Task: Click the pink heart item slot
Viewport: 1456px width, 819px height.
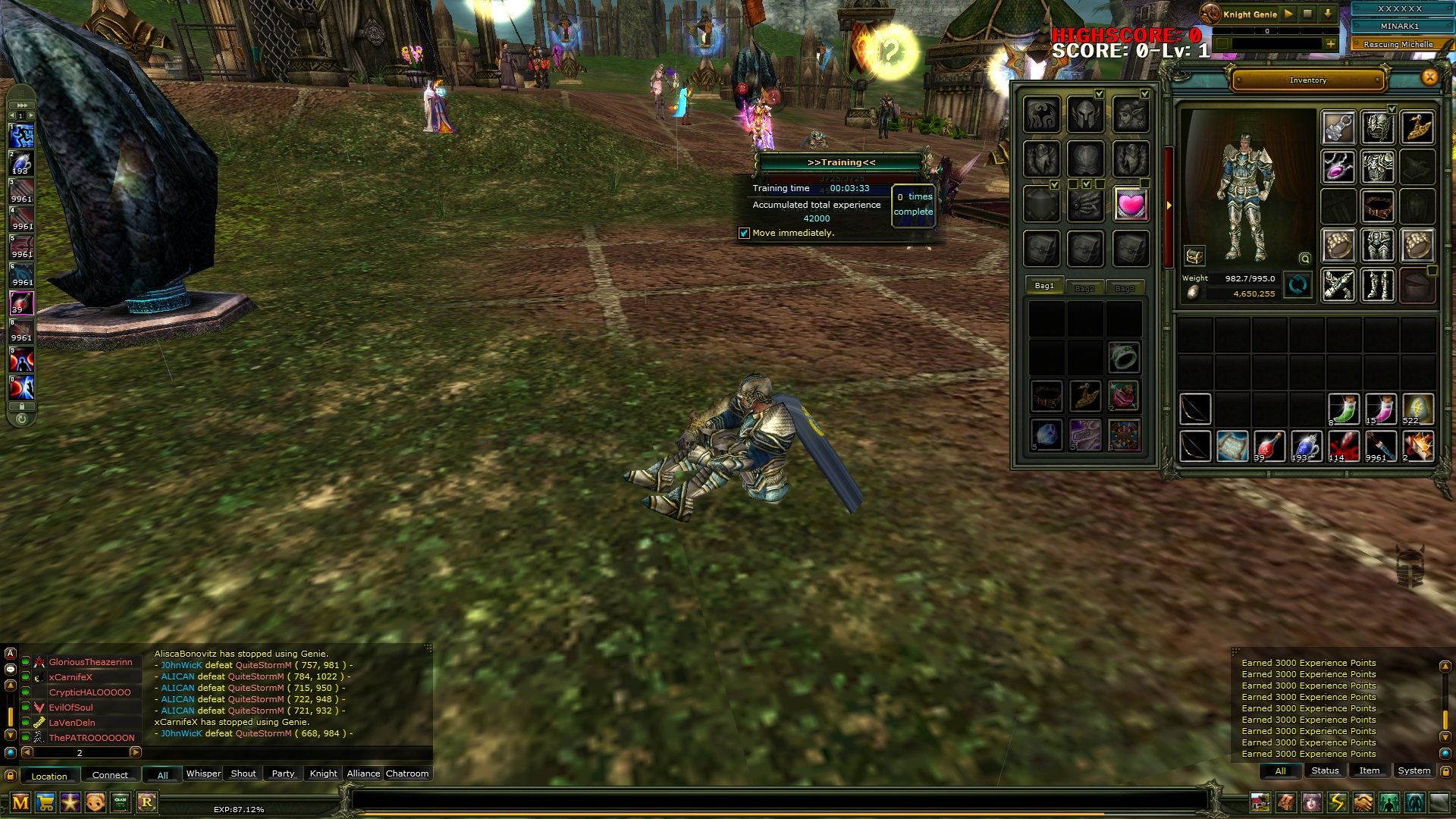Action: click(1130, 204)
